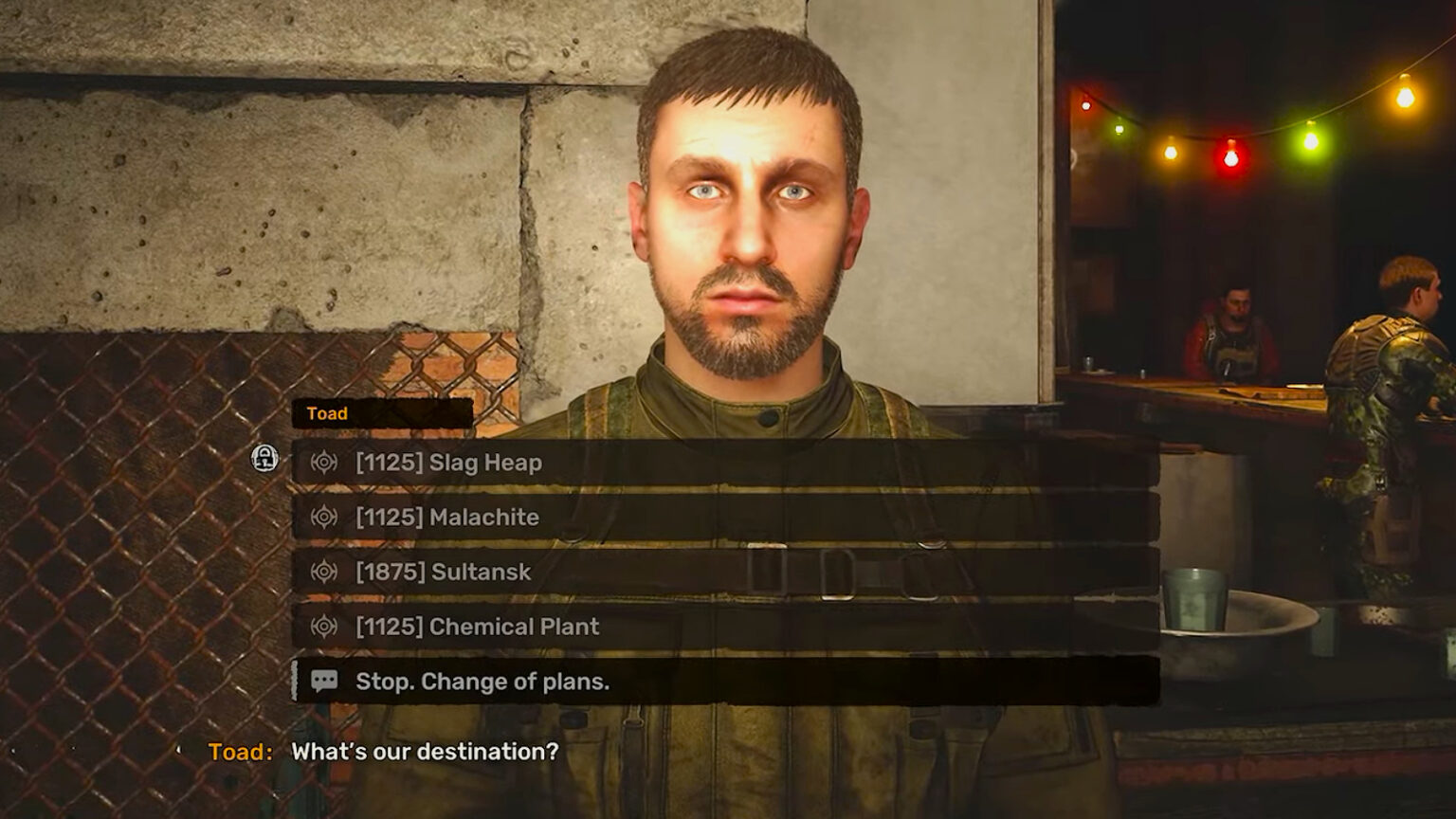This screenshot has height=819, width=1456.
Task: Select the travel marker icon for Sultansk
Action: [x=323, y=573]
